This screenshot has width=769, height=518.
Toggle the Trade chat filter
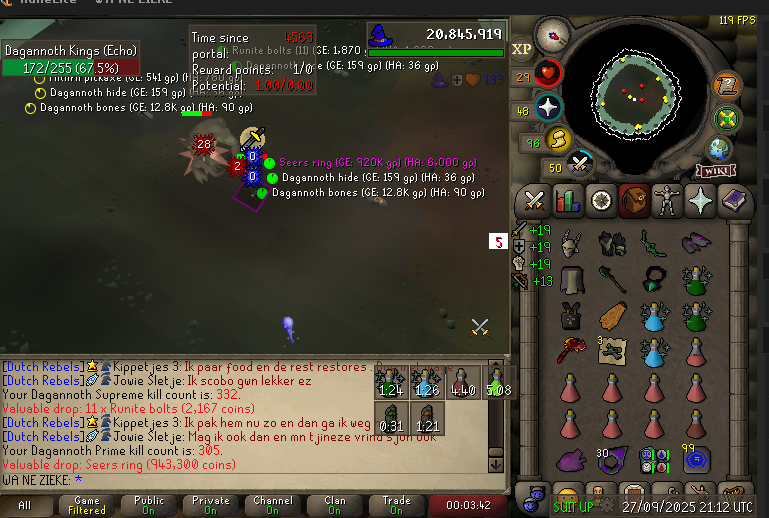tap(397, 506)
